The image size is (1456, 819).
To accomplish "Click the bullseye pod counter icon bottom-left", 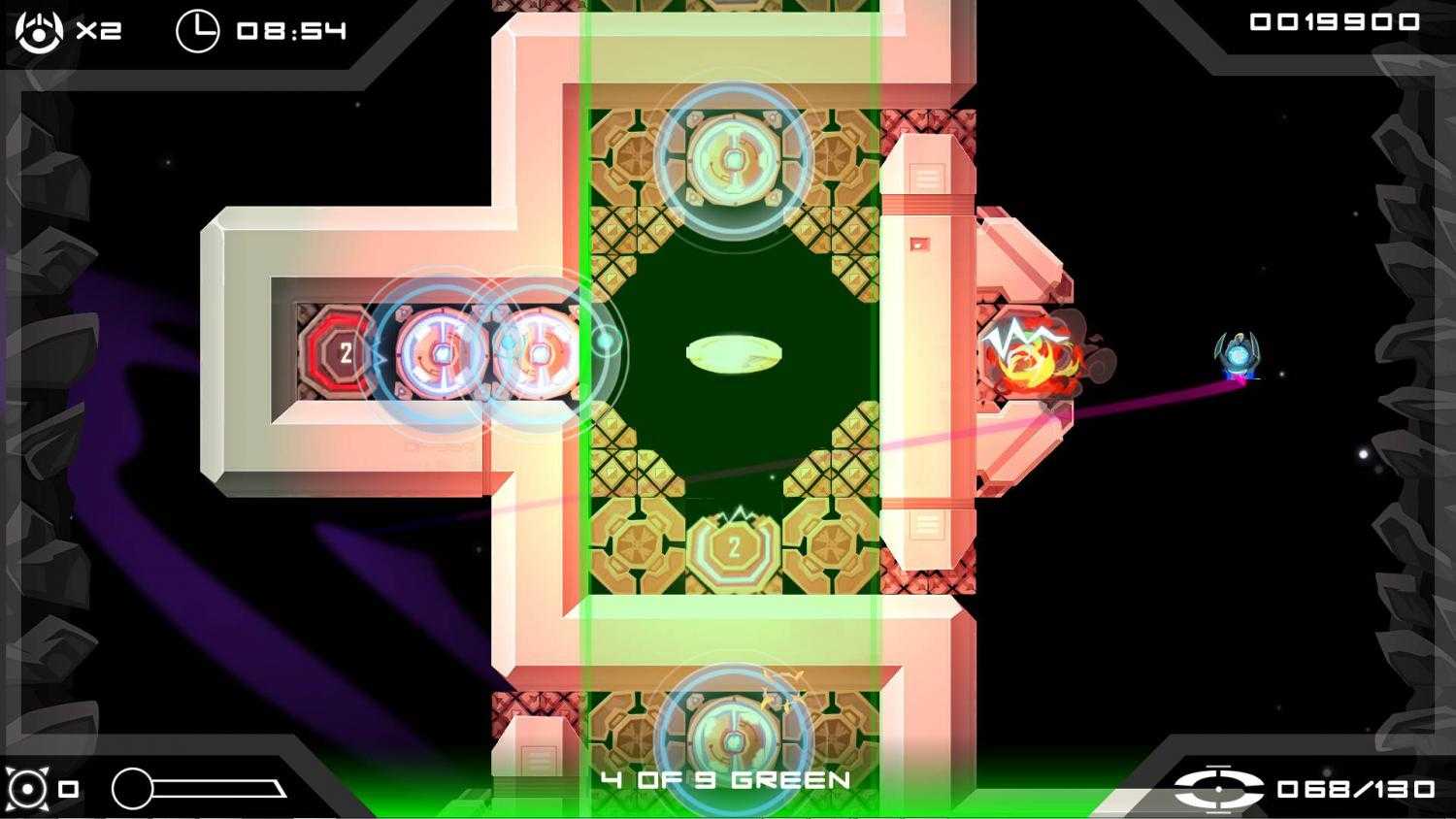I will (x=29, y=788).
